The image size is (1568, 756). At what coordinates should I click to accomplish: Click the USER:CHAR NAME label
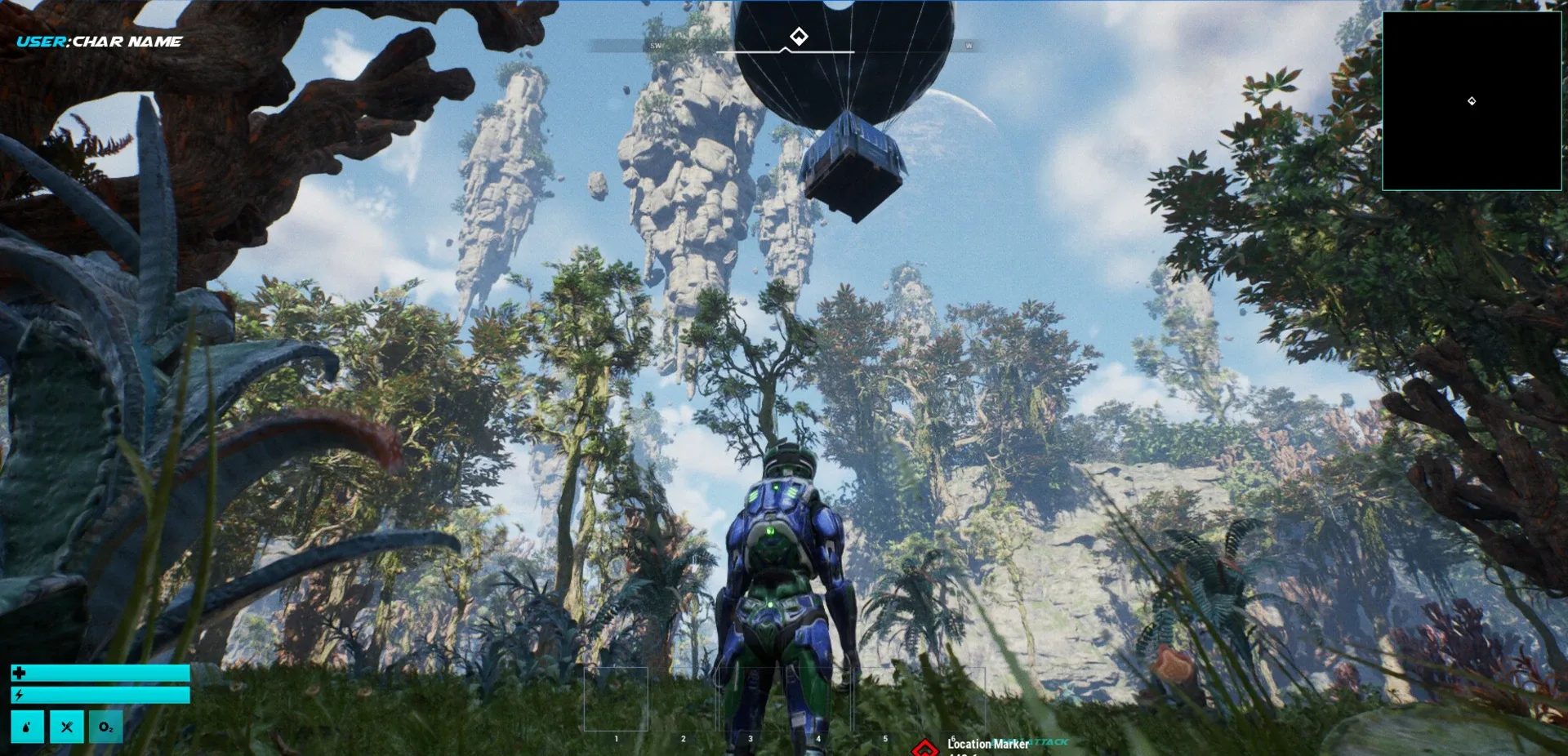[x=99, y=42]
